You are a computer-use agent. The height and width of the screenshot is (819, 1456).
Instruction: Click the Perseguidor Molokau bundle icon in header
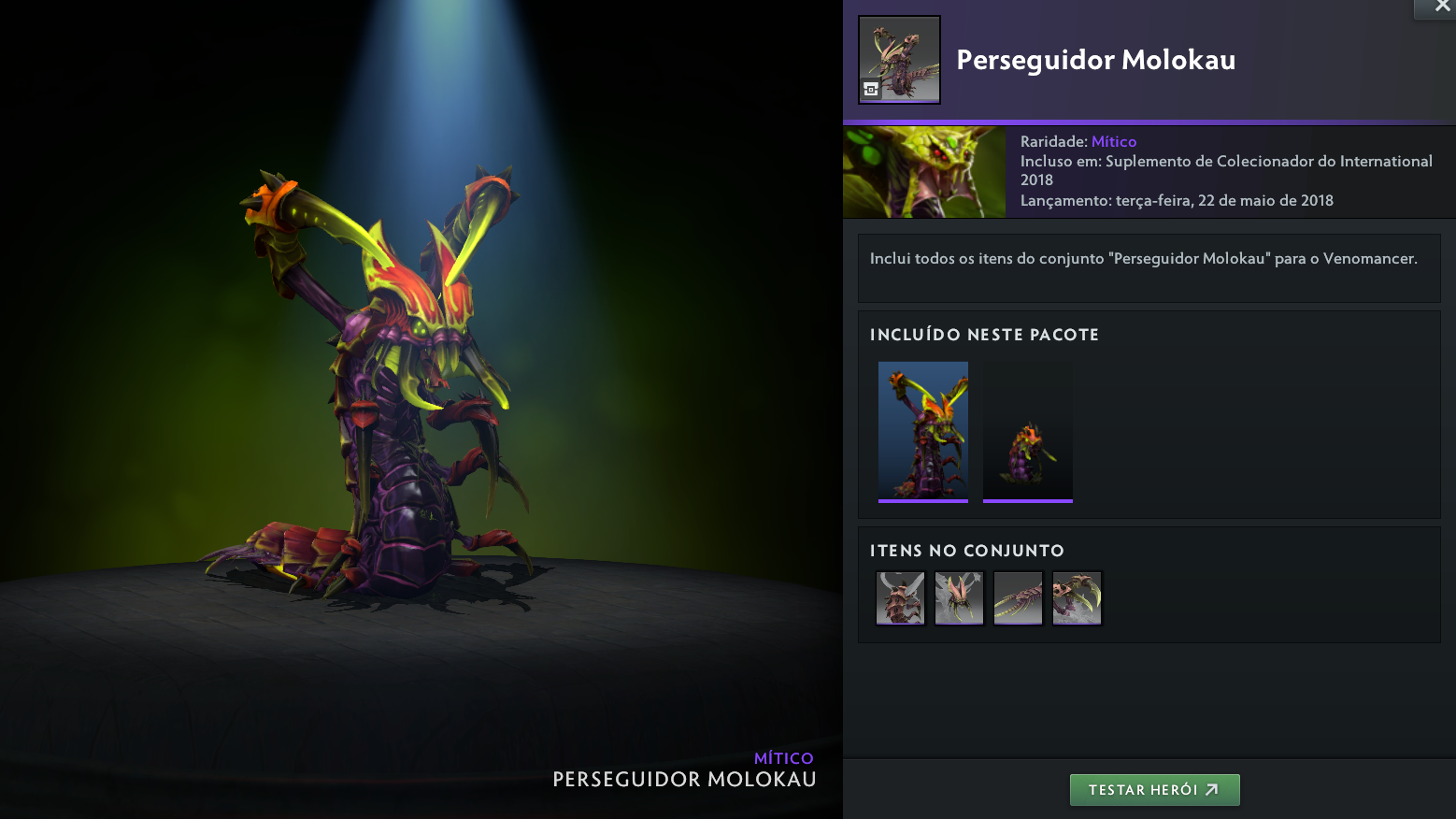(x=899, y=60)
